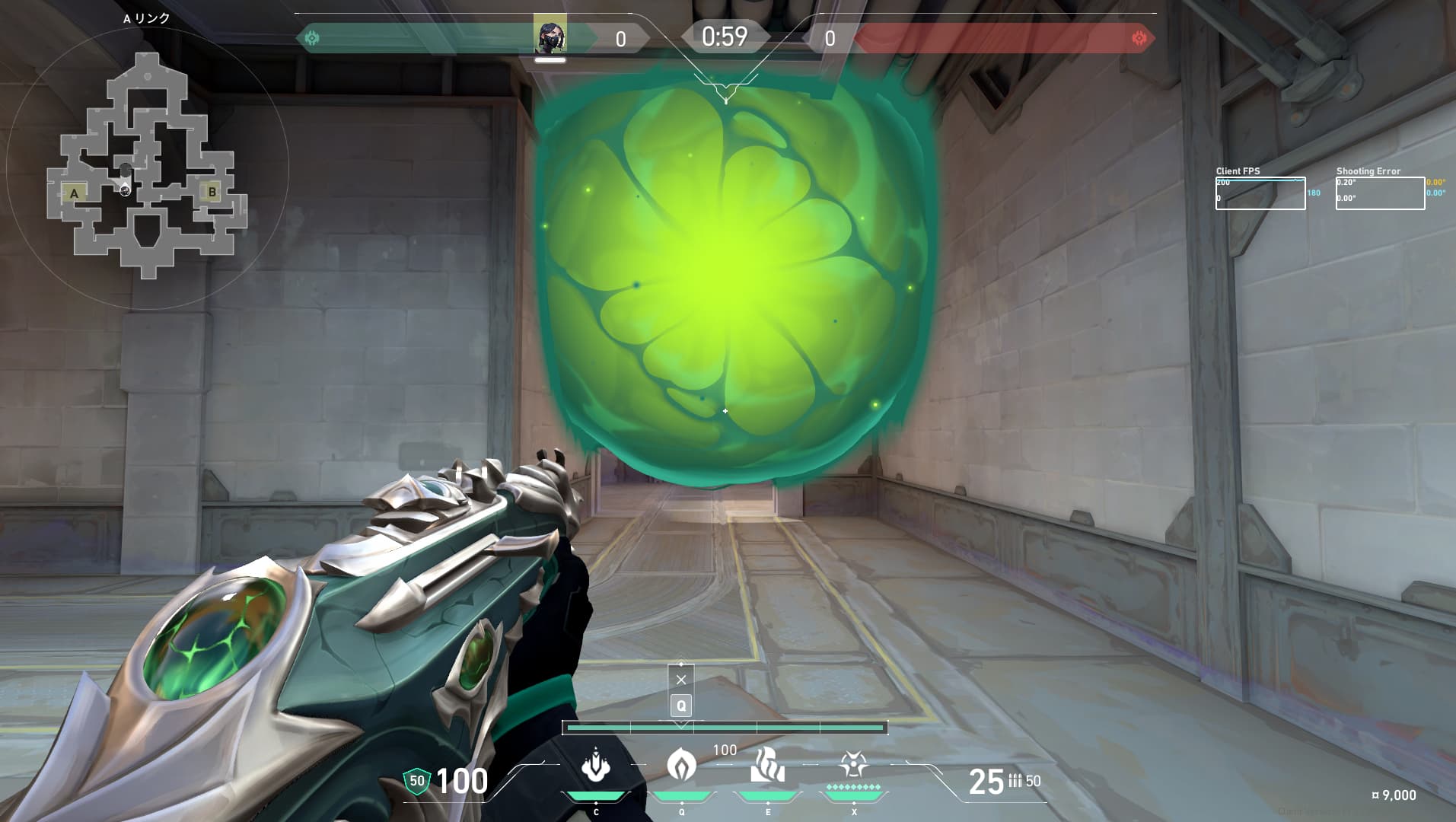Click the Viper player portrait in top bar

tap(550, 36)
